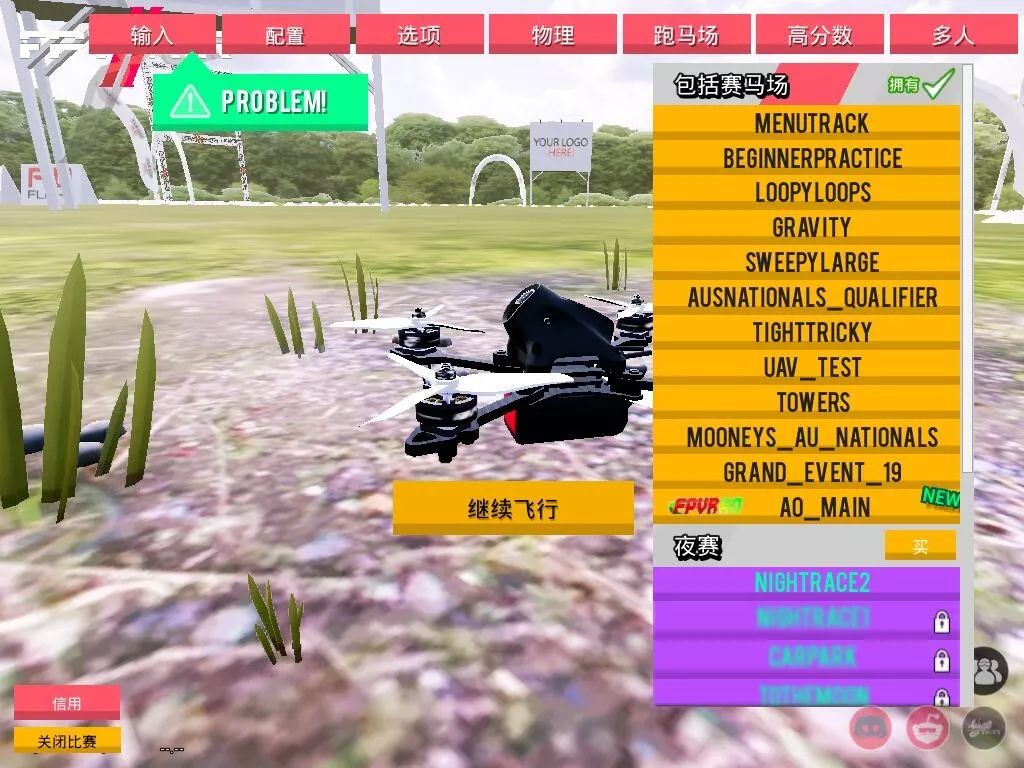Load the GRAVITY track
The height and width of the screenshot is (768, 1024).
811,228
